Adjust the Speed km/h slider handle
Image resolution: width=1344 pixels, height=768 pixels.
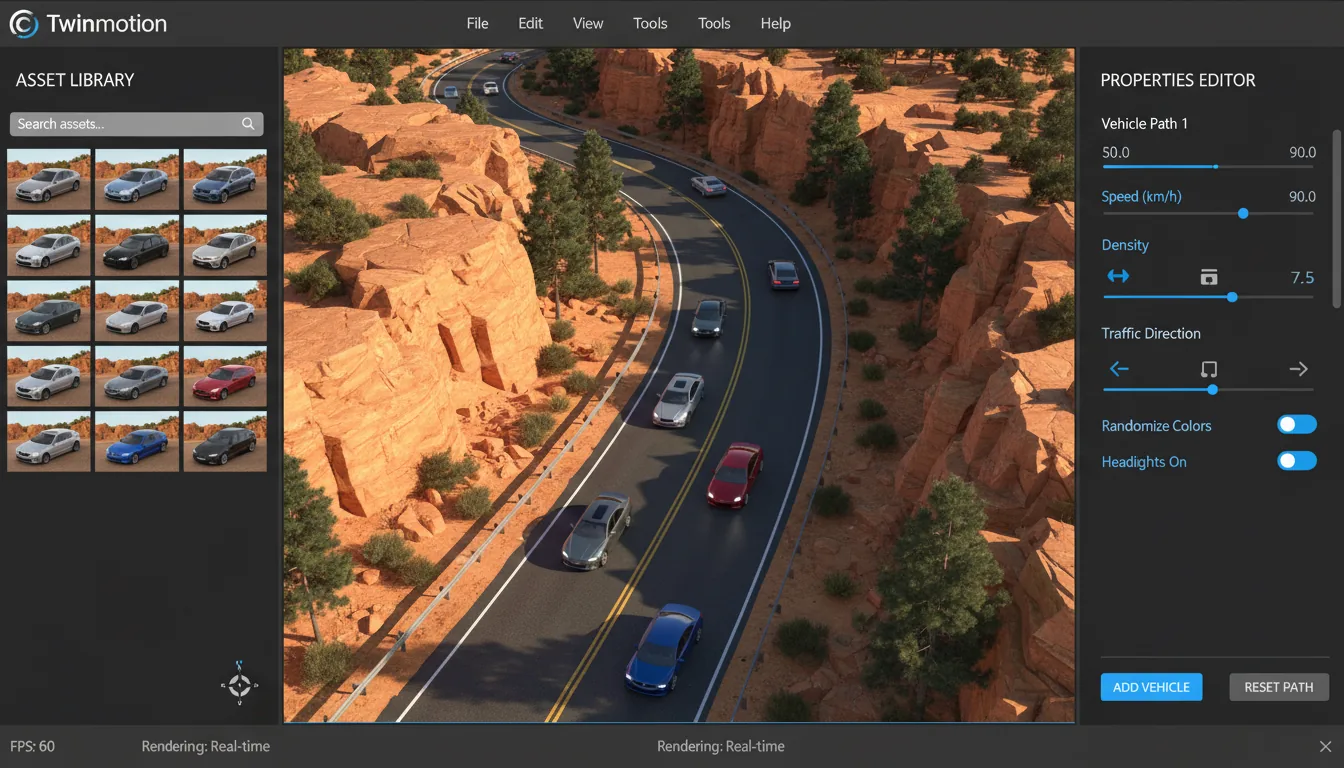point(1243,213)
